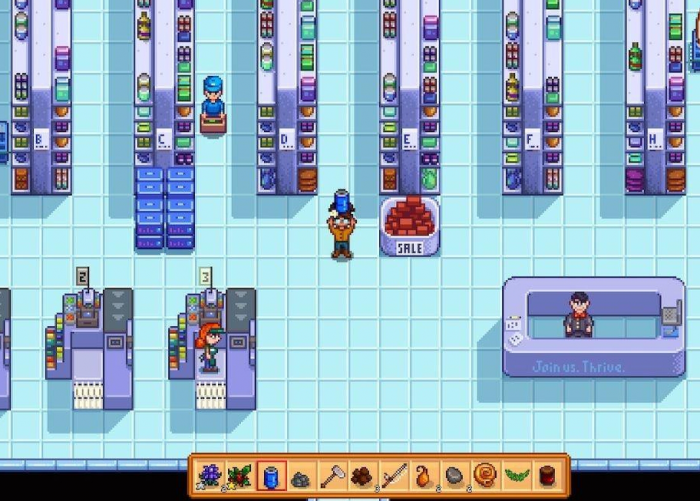Viewport: 700px width, 501px height.
Task: Equip the hammer tool
Action: (x=332, y=476)
